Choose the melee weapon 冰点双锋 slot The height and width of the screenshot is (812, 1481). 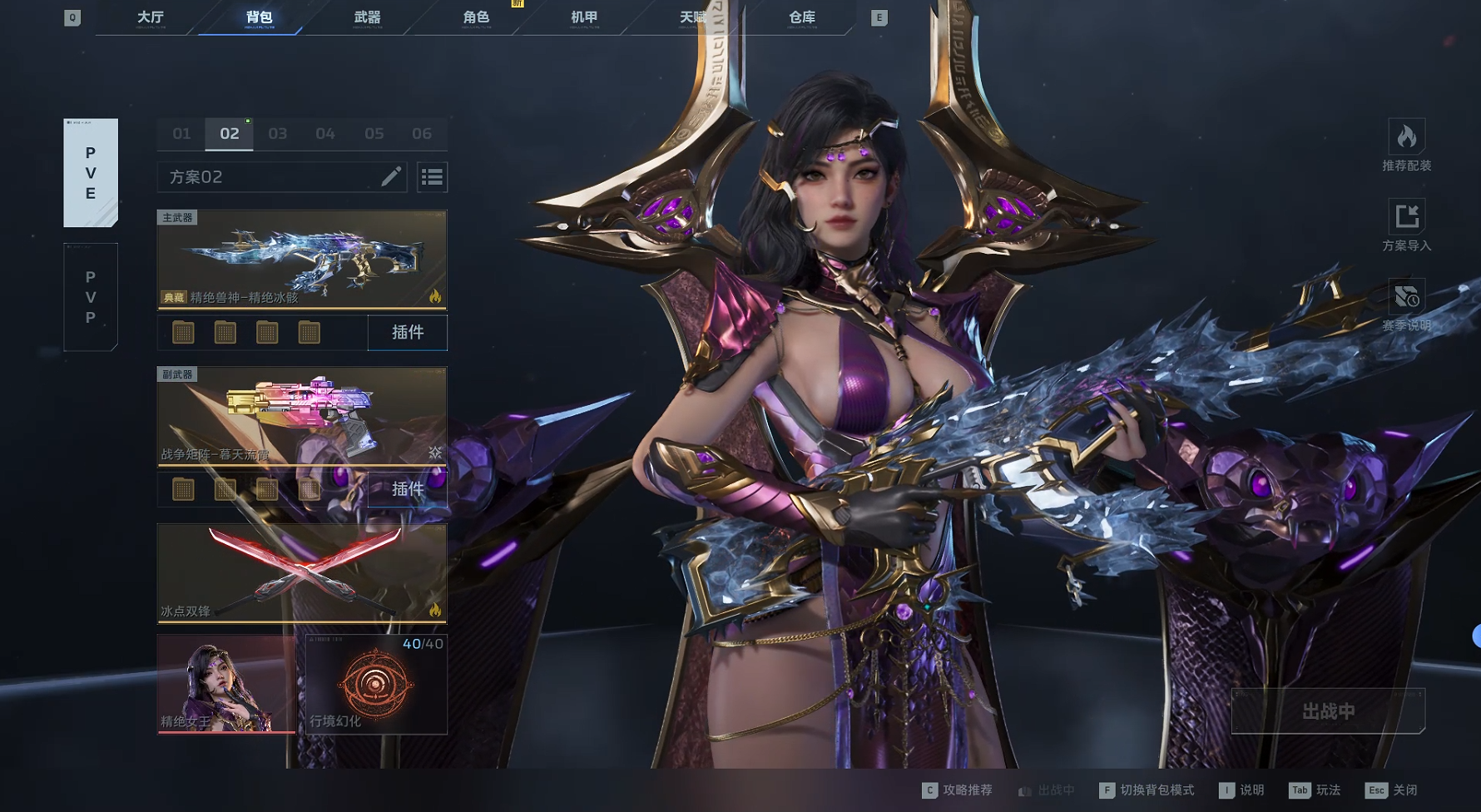coord(302,573)
